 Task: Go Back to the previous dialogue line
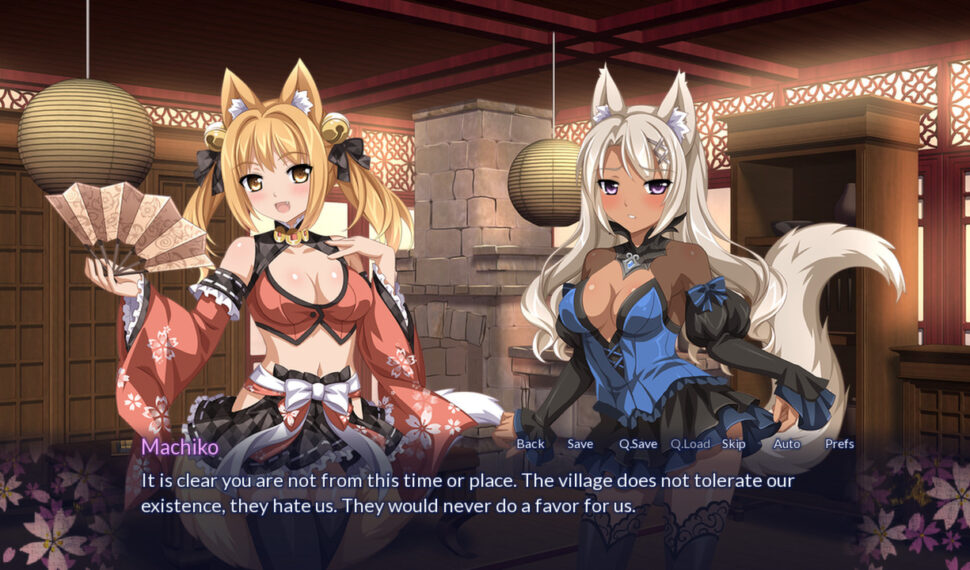point(530,444)
